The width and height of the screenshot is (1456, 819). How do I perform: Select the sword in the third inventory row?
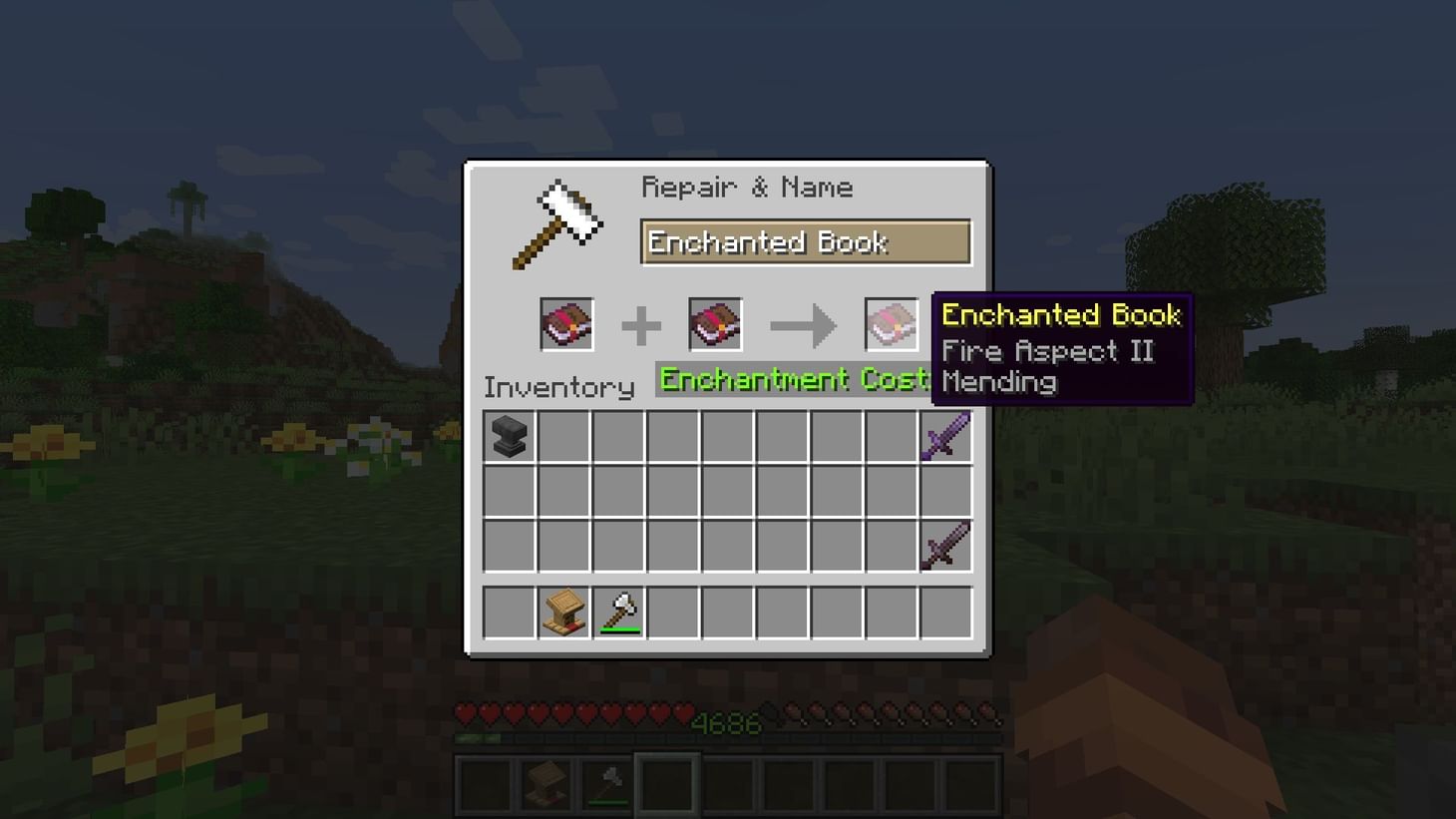(943, 545)
